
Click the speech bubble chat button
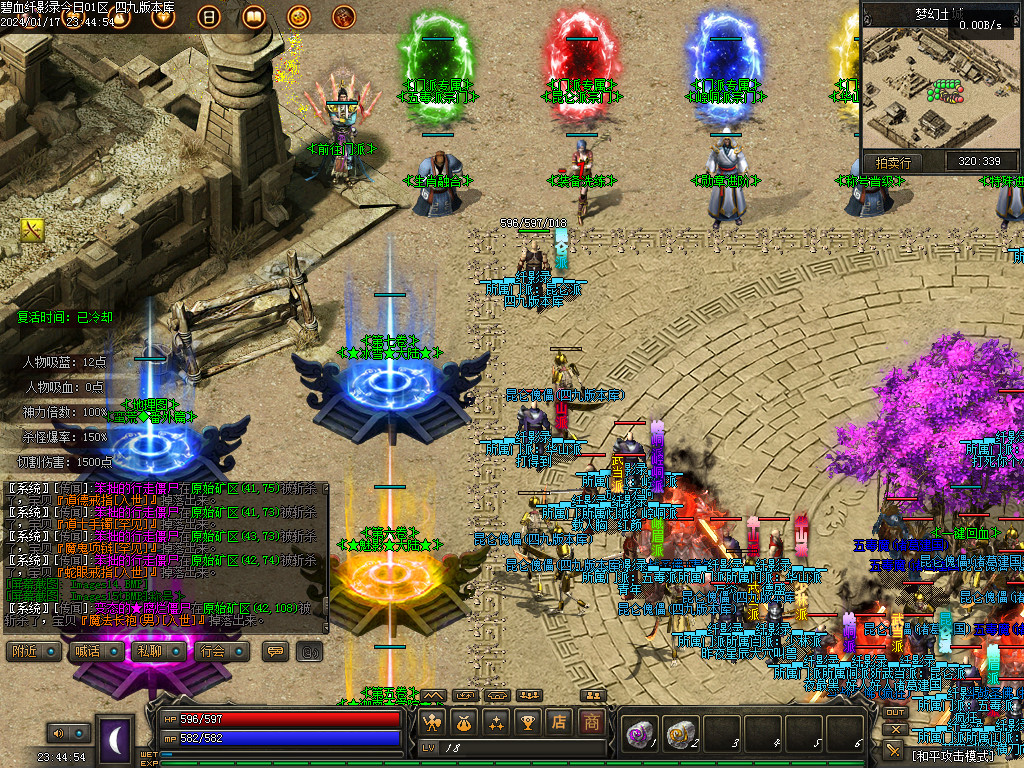coord(274,652)
